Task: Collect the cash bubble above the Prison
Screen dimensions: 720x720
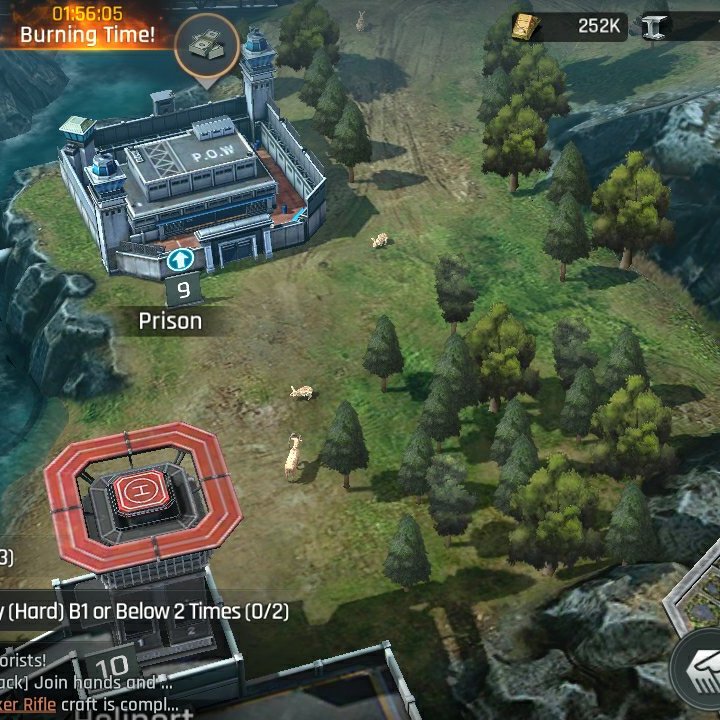Action: click(207, 44)
